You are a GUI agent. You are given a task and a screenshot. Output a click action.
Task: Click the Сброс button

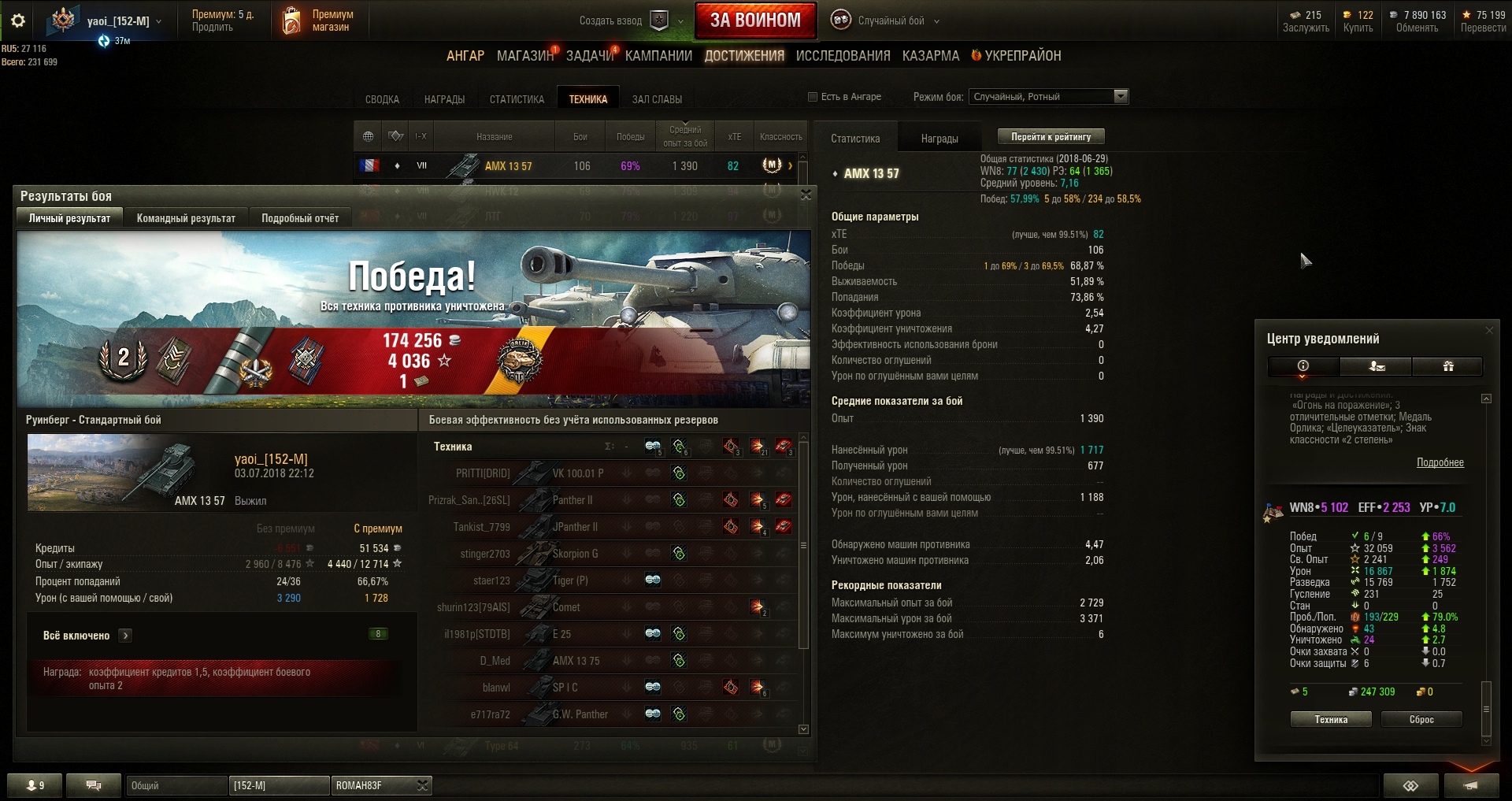click(x=1421, y=719)
